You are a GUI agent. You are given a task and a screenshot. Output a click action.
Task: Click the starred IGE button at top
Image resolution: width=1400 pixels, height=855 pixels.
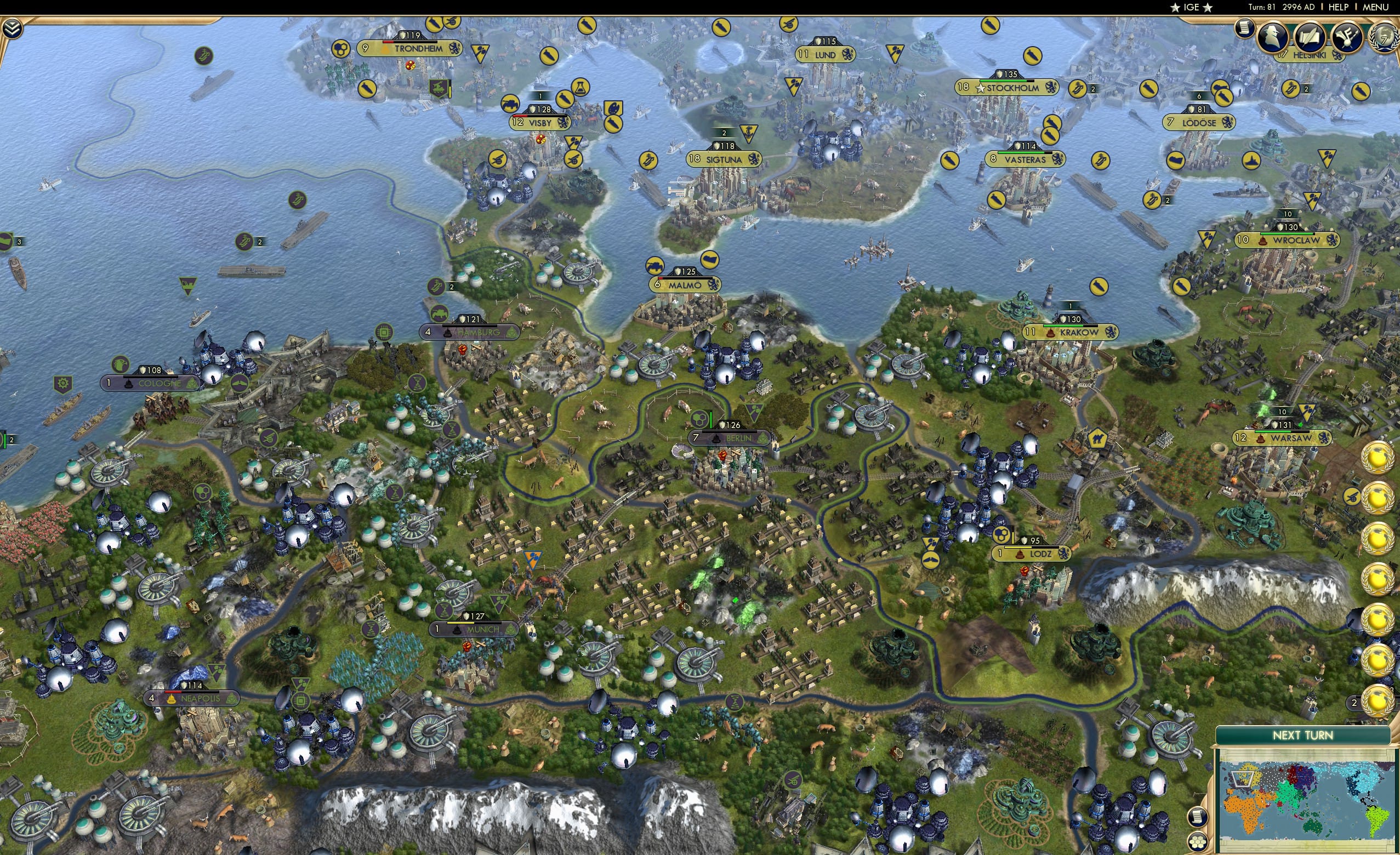coord(1191,7)
